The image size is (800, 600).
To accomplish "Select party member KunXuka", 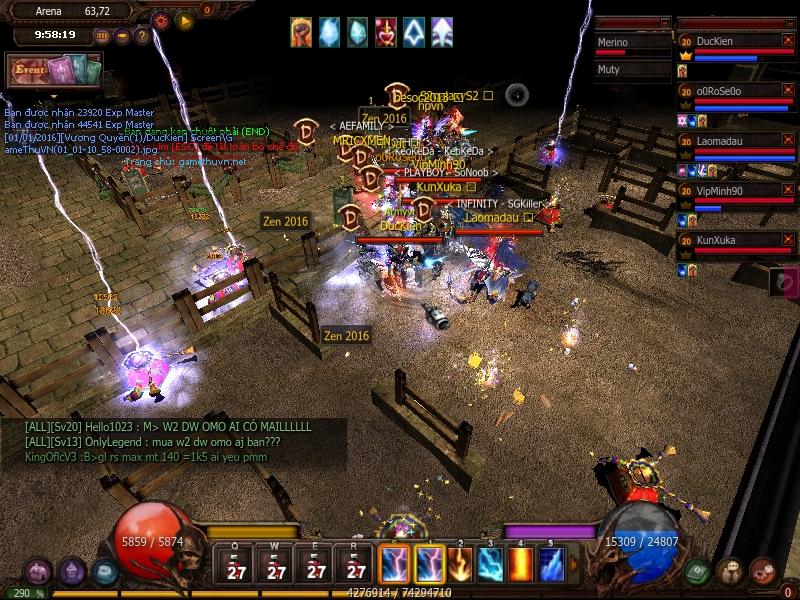I will (730, 241).
